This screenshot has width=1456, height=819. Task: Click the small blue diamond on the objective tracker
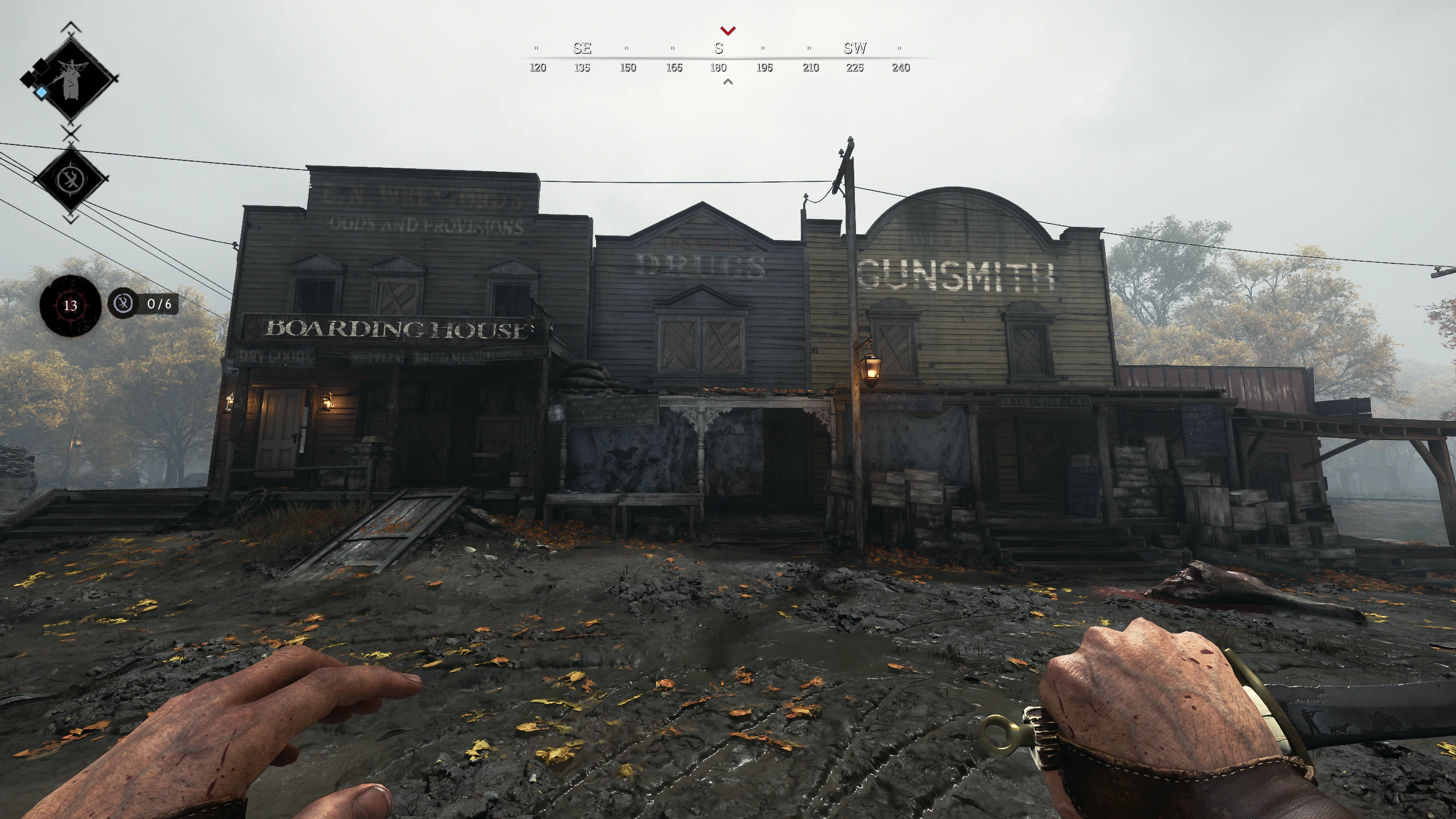(42, 92)
